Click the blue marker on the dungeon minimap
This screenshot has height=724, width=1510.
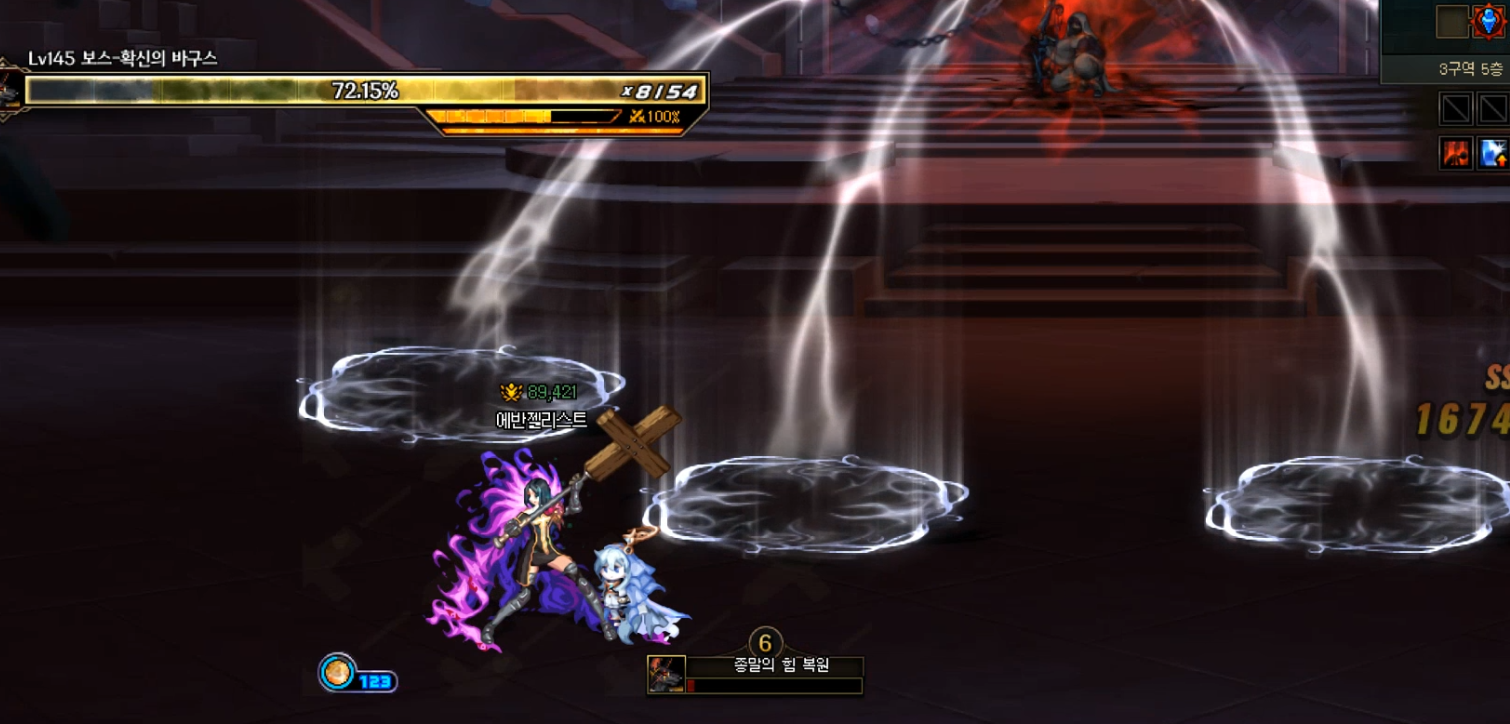pyautogui.click(x=1489, y=22)
